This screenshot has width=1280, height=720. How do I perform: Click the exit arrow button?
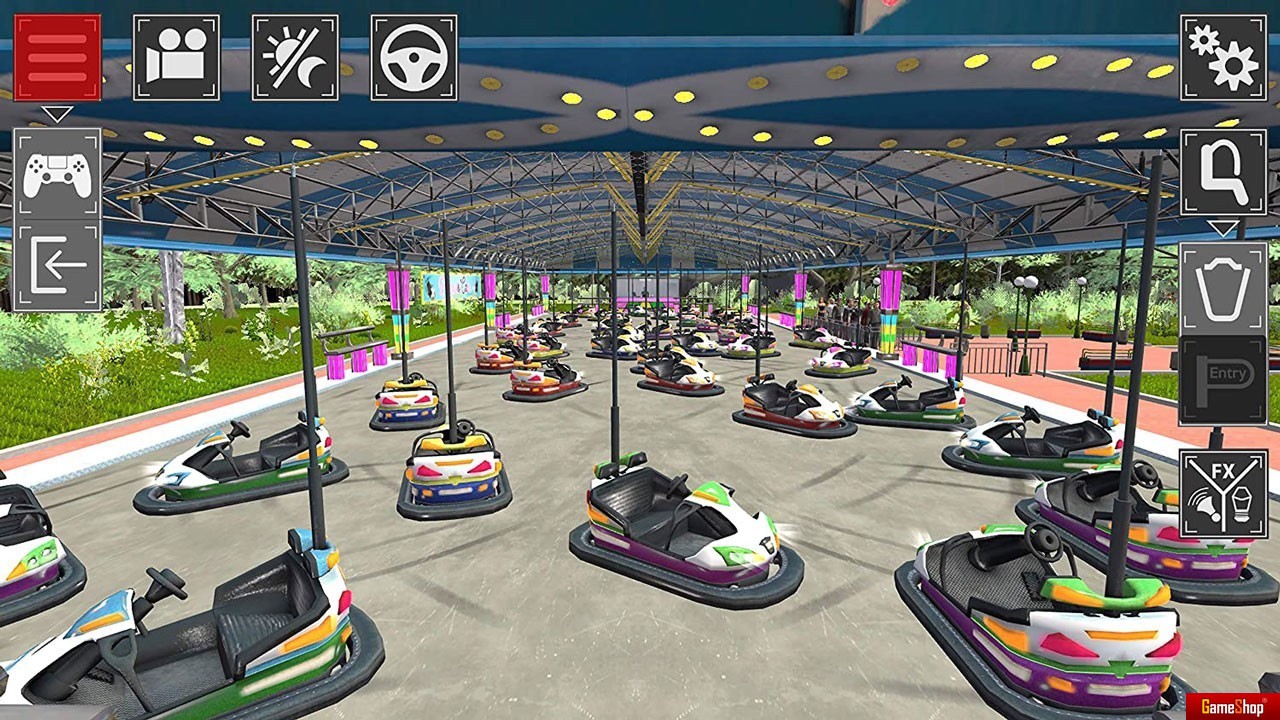(57, 267)
